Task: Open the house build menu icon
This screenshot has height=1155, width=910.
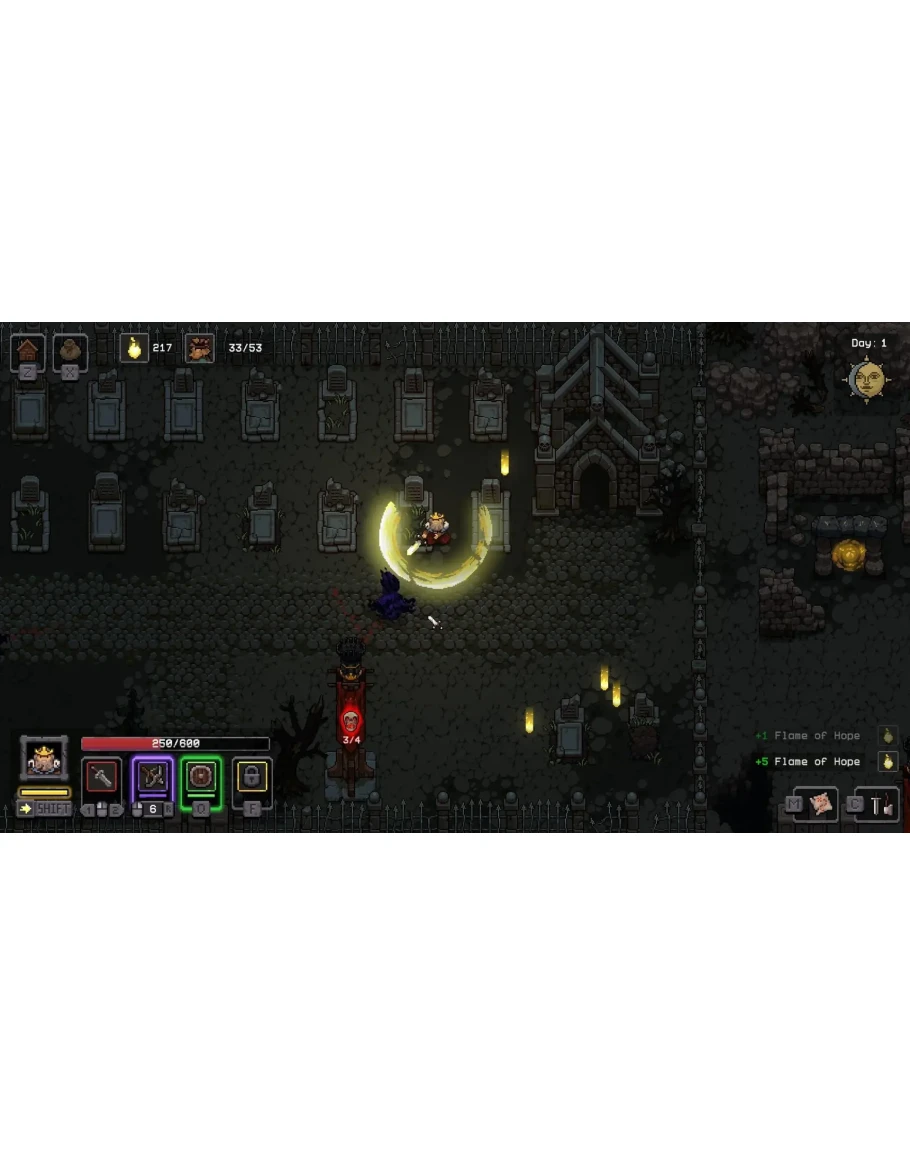Action: 29,350
